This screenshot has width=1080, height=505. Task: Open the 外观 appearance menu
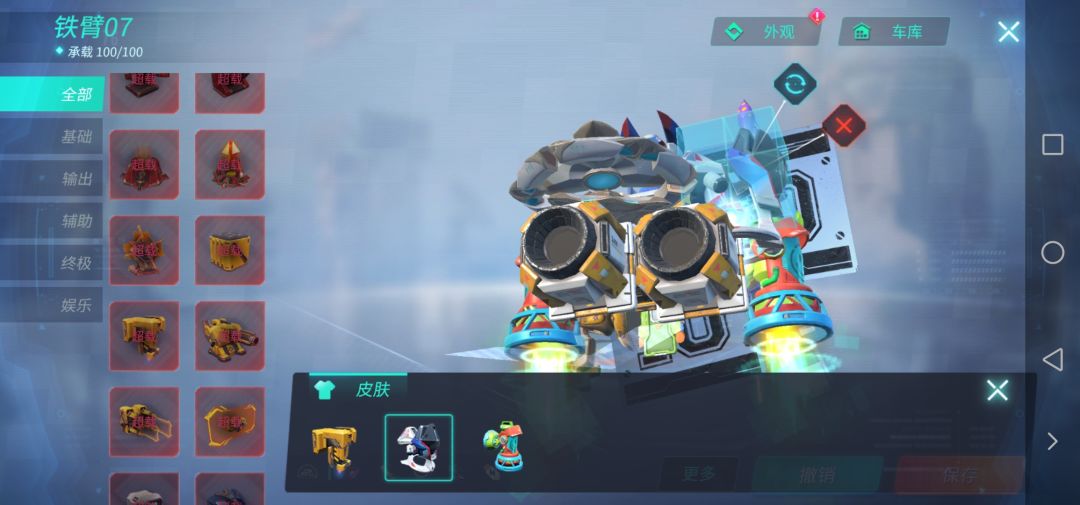pos(766,32)
